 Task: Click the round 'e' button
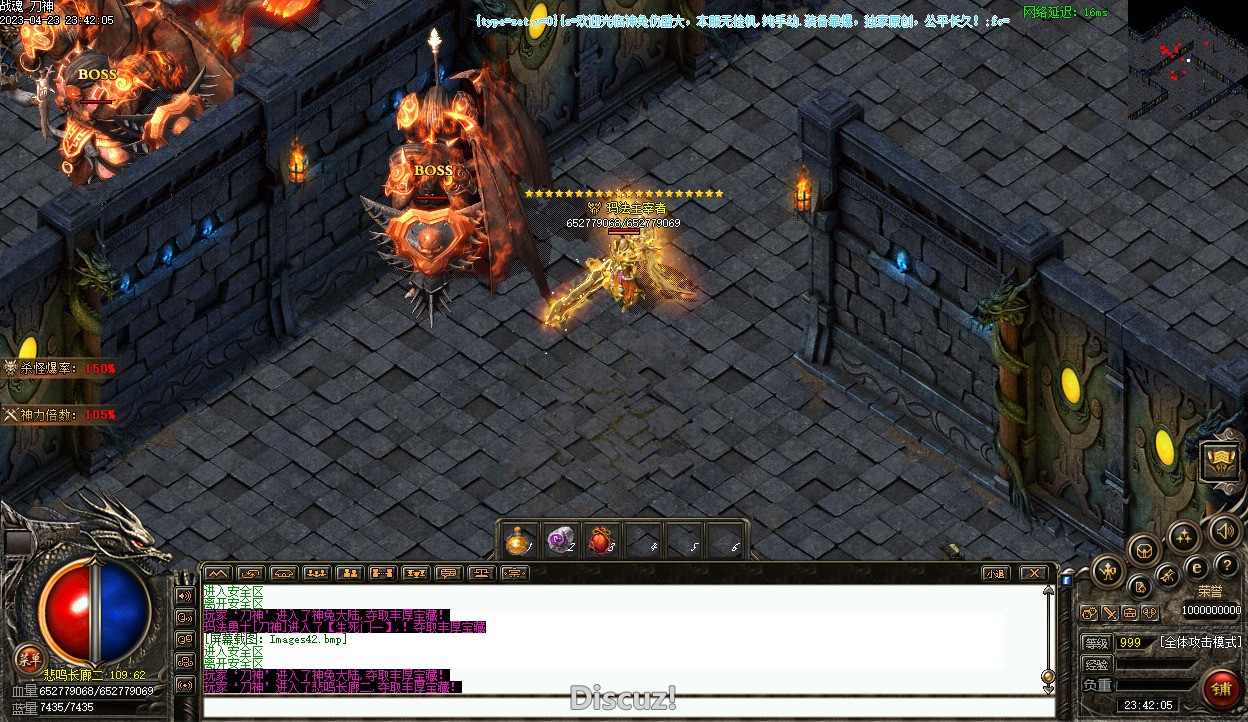pos(1196,568)
